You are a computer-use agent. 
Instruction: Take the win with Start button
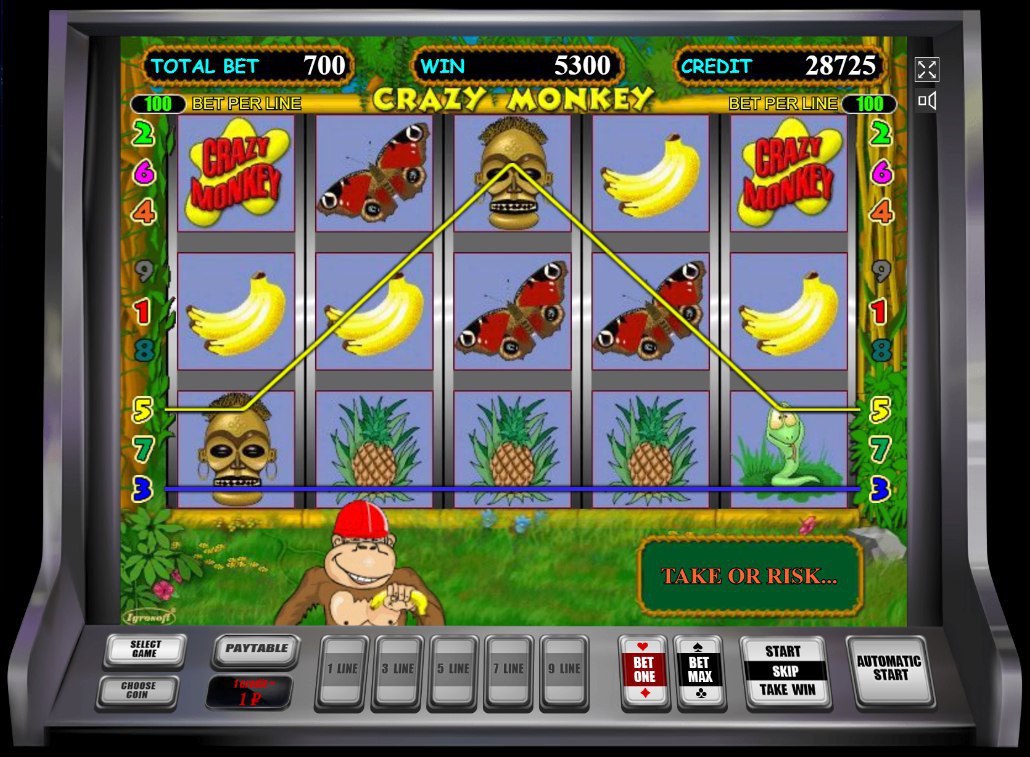(786, 671)
